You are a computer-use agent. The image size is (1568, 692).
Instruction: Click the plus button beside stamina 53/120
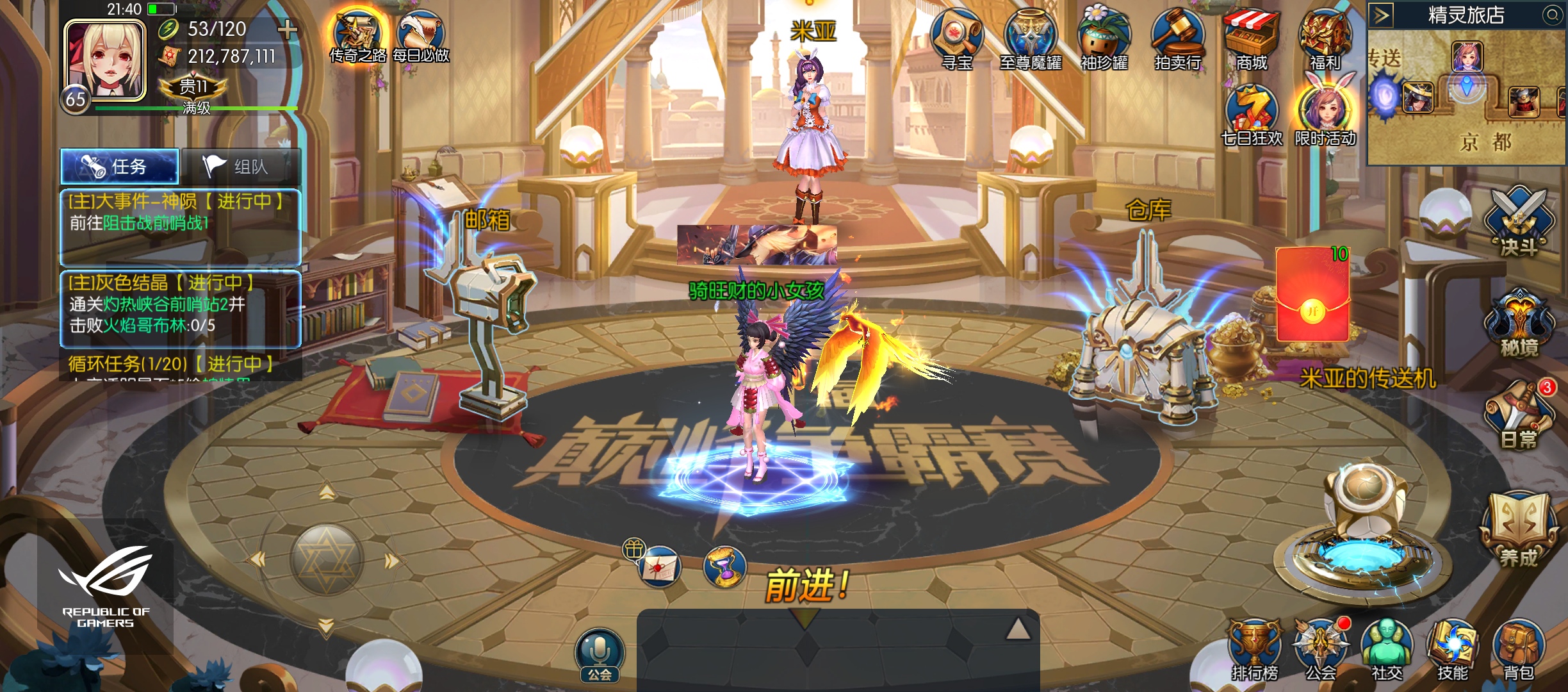pyautogui.click(x=288, y=29)
